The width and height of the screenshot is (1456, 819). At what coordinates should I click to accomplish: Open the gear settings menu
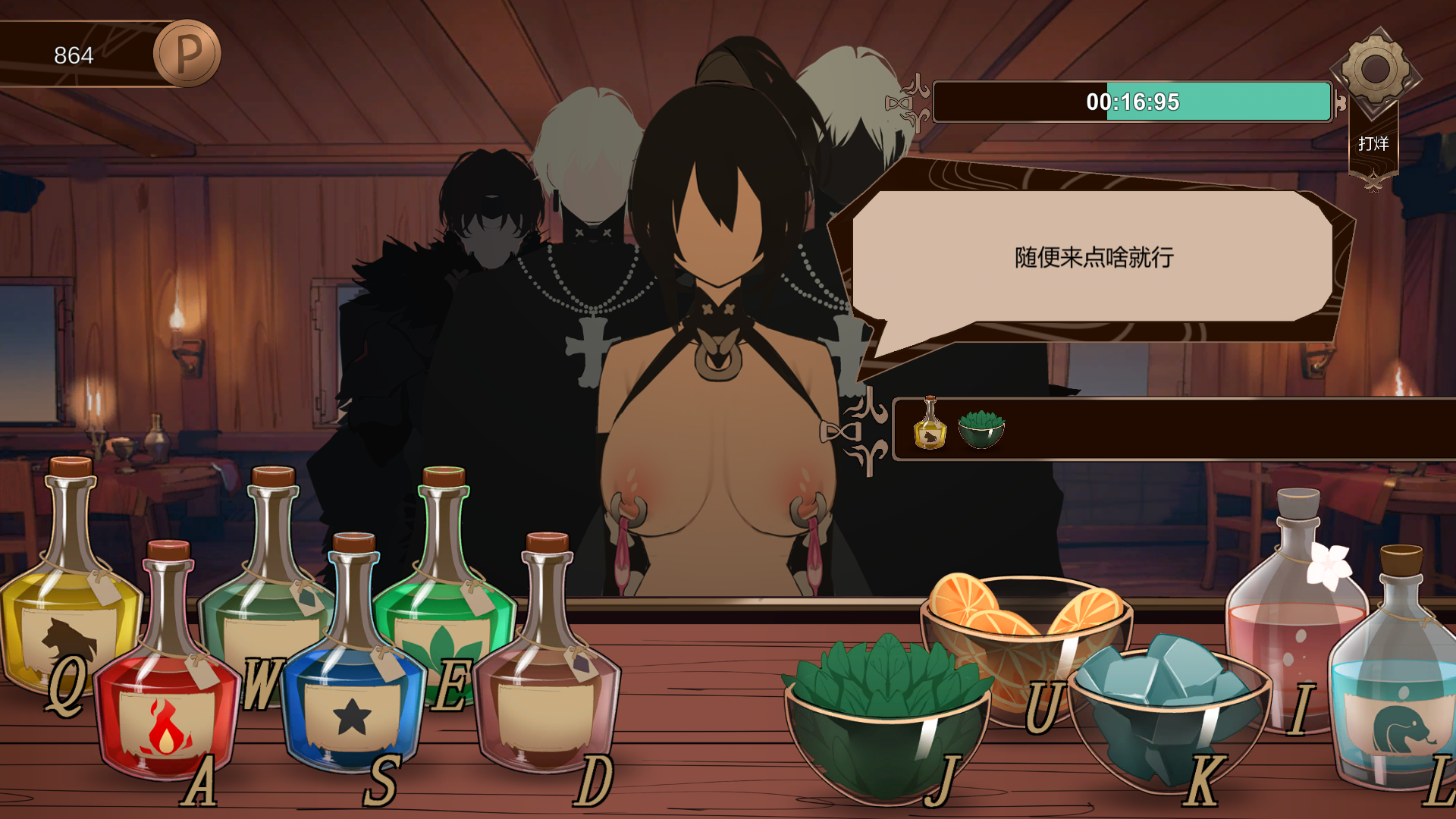[x=1375, y=70]
